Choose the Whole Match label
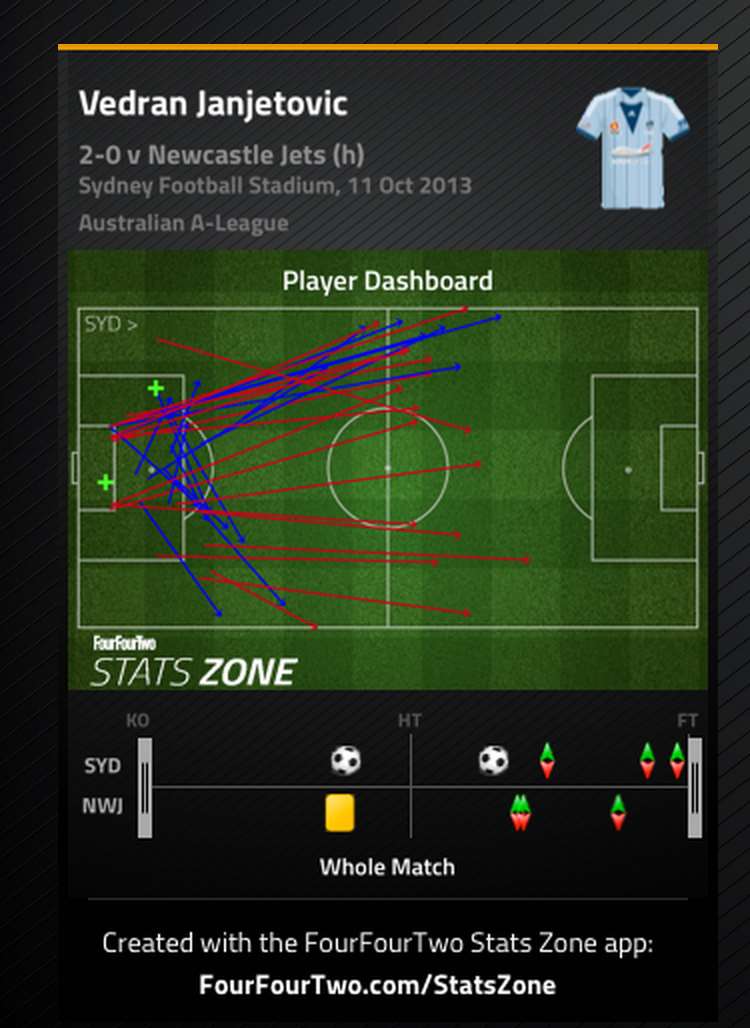This screenshot has height=1028, width=750. click(387, 867)
